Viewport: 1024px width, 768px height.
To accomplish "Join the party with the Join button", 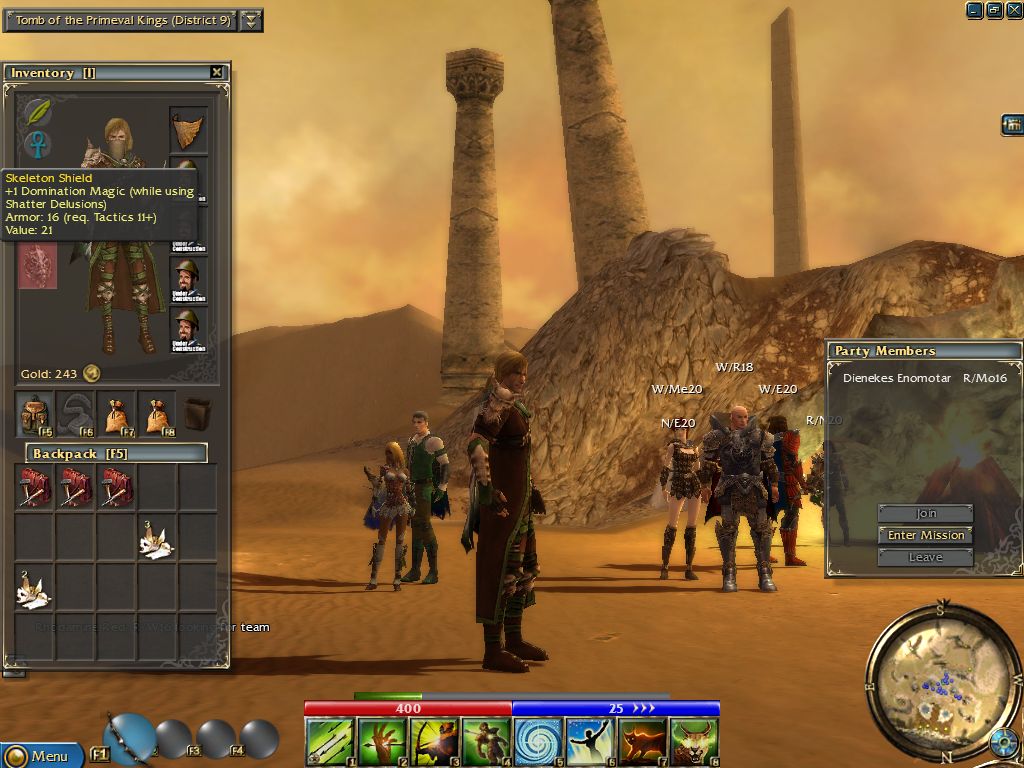I will click(926, 513).
